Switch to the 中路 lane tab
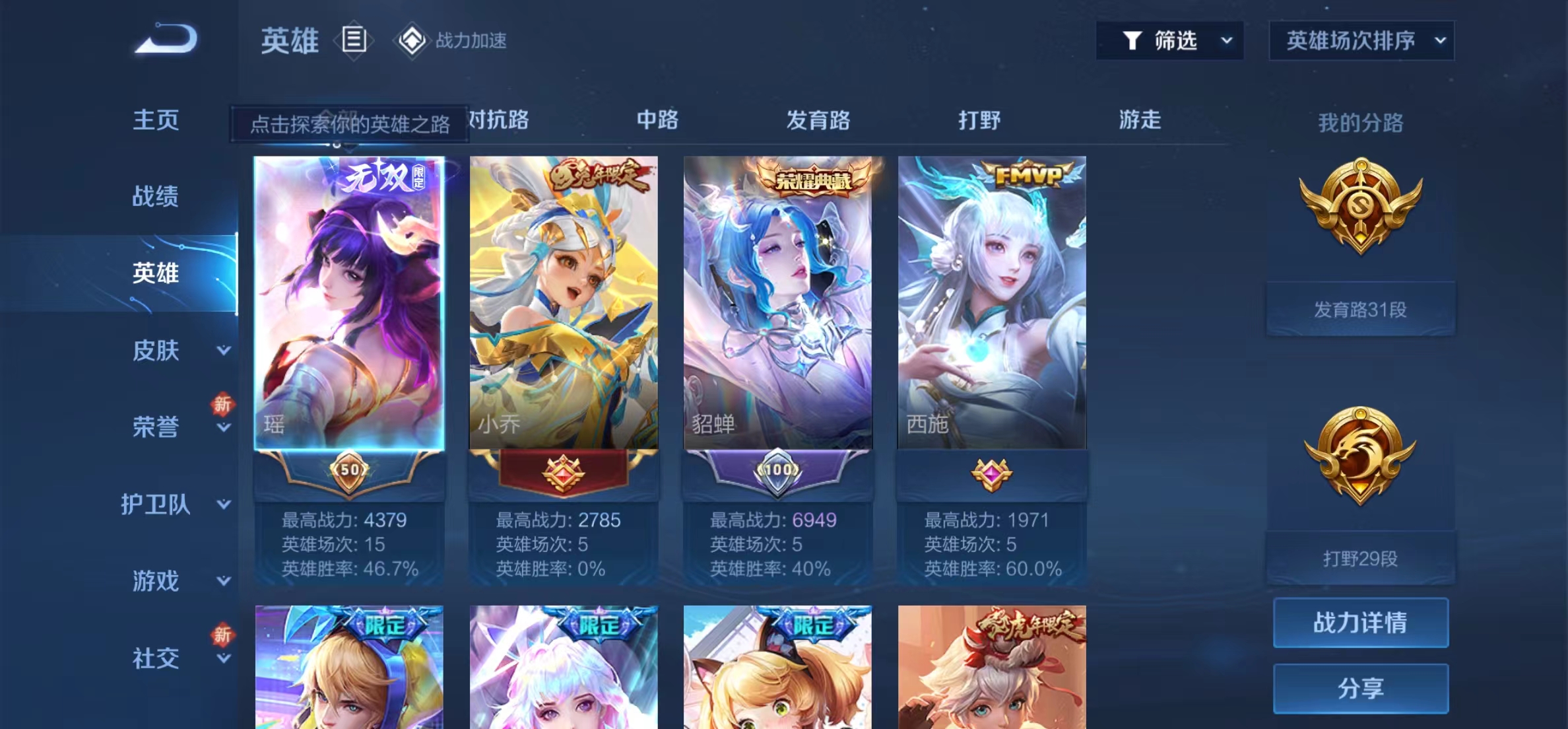 click(x=657, y=121)
